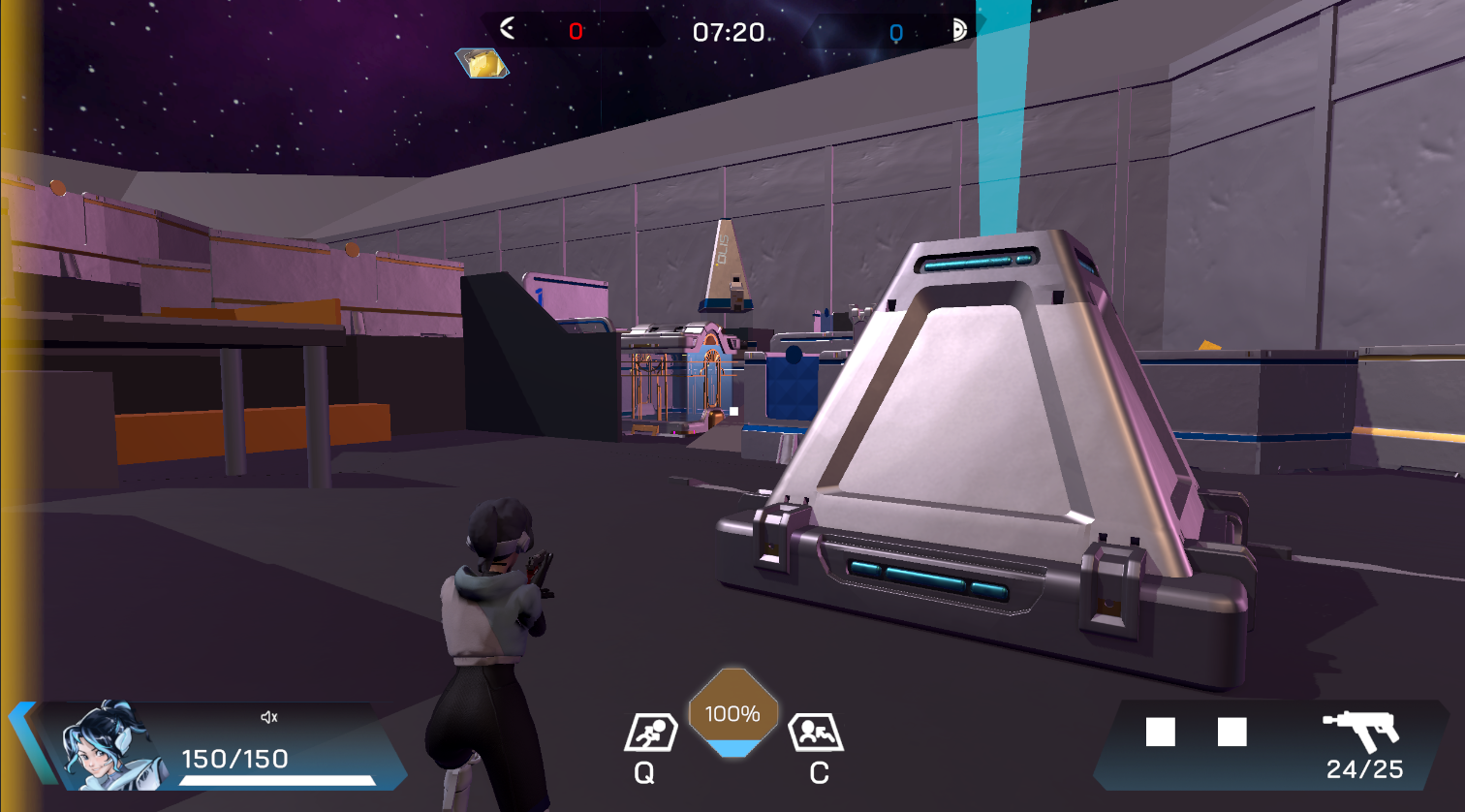Trigger the 100% charged ultimate octagon
Screen dimensions: 1465x812
click(x=732, y=712)
